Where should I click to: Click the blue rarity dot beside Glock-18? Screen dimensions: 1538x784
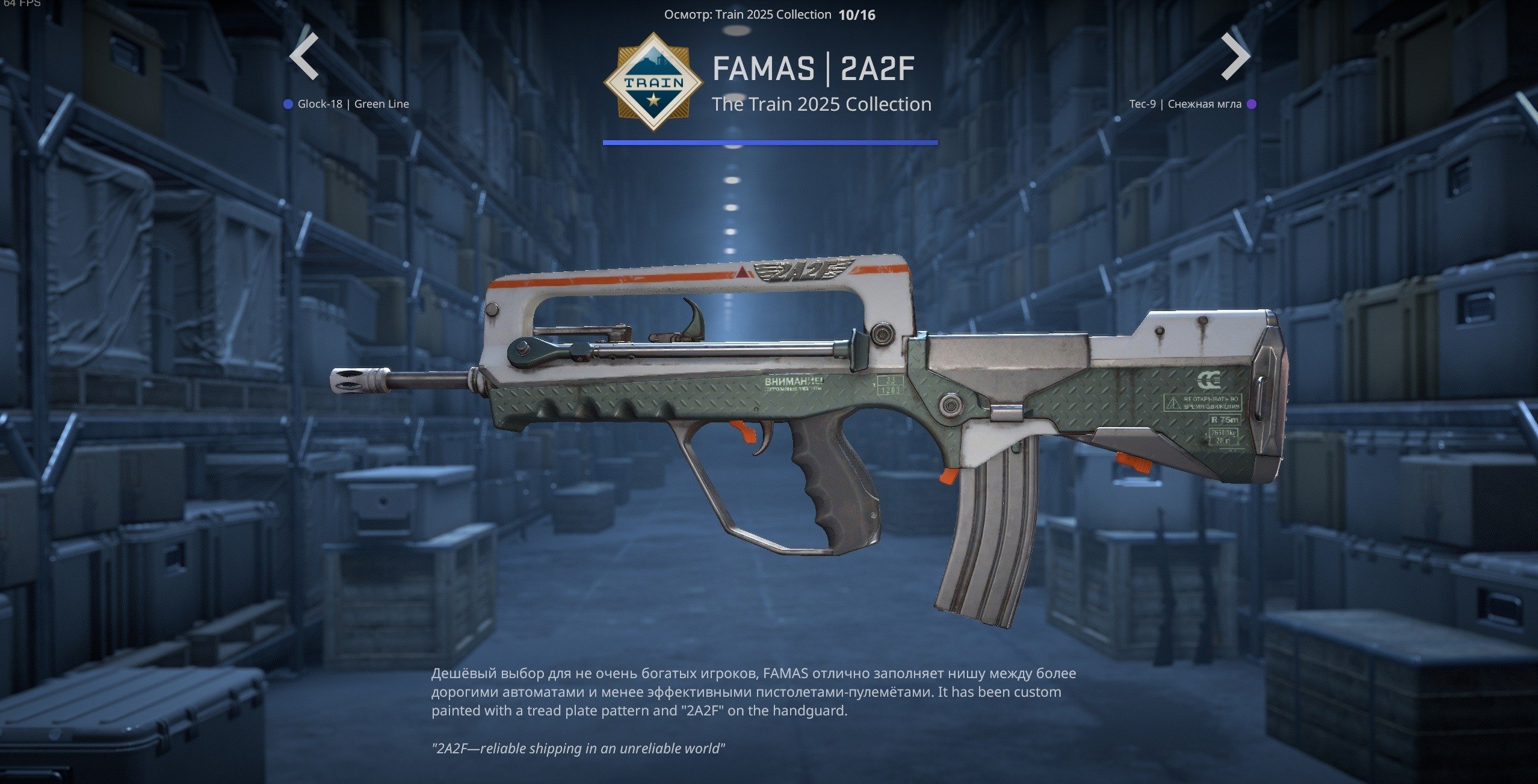288,103
